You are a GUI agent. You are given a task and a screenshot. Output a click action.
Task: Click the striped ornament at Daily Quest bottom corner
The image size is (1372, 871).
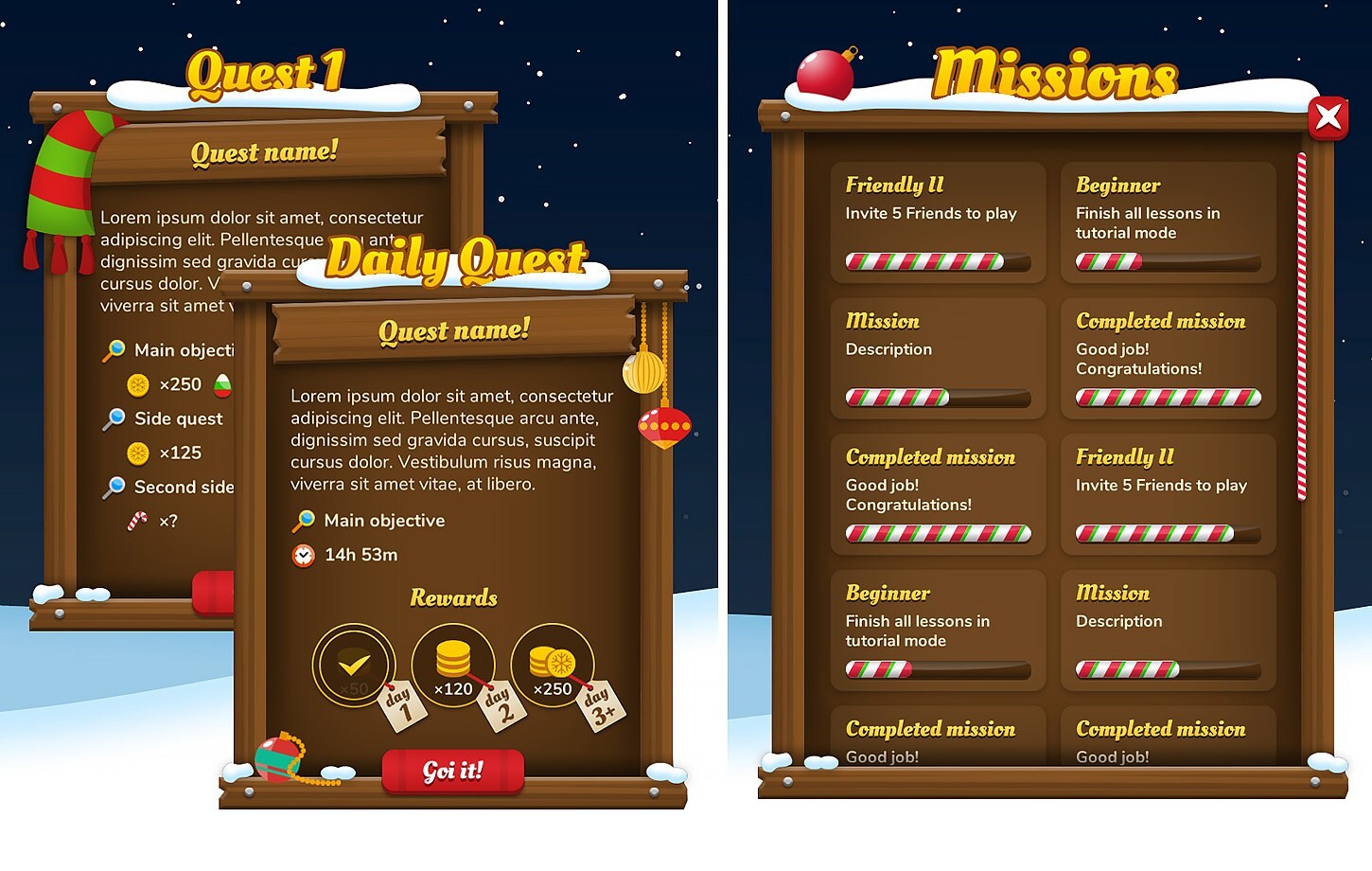coord(279,757)
